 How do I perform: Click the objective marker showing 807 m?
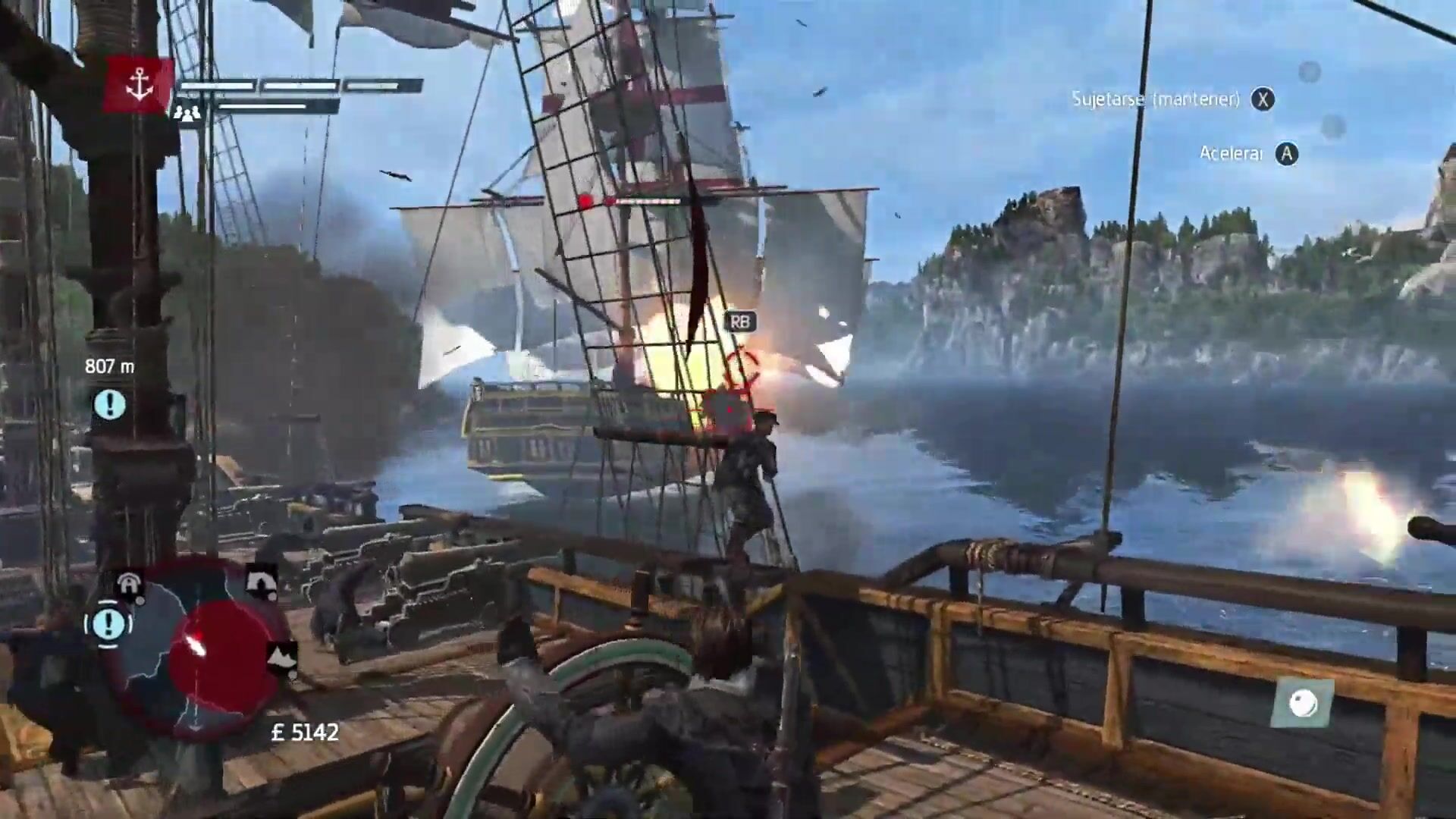110,405
